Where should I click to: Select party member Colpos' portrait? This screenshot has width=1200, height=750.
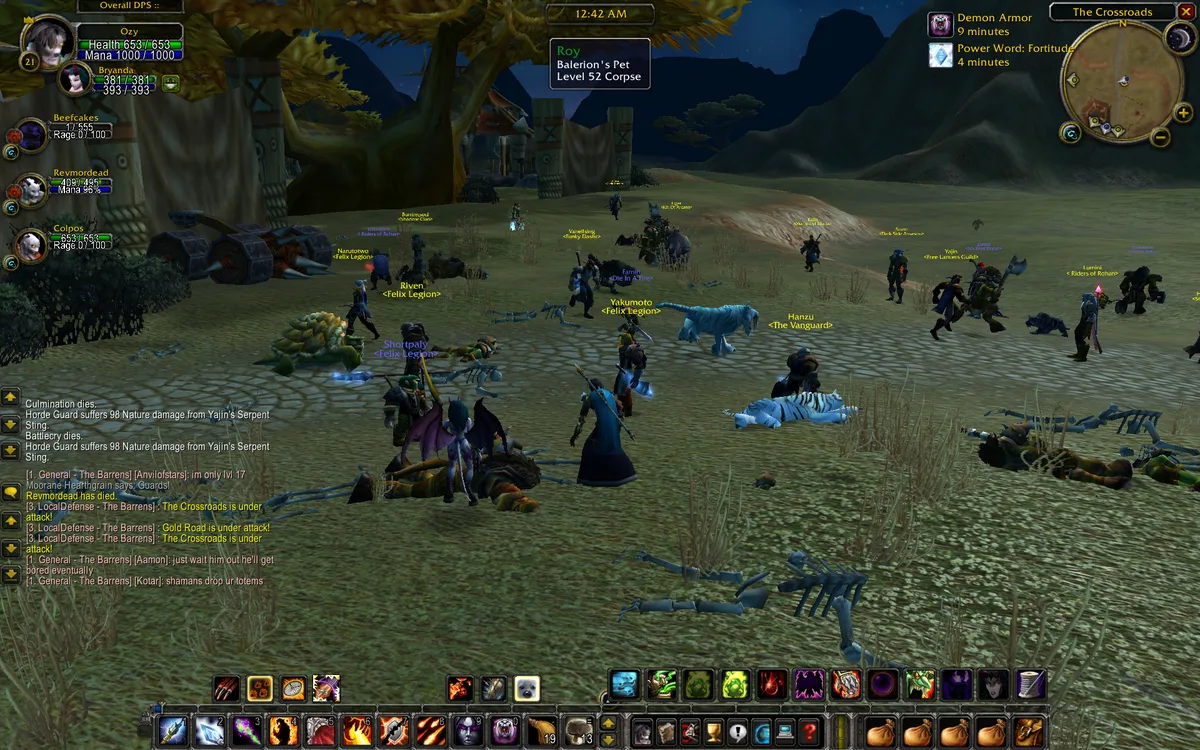tap(32, 245)
